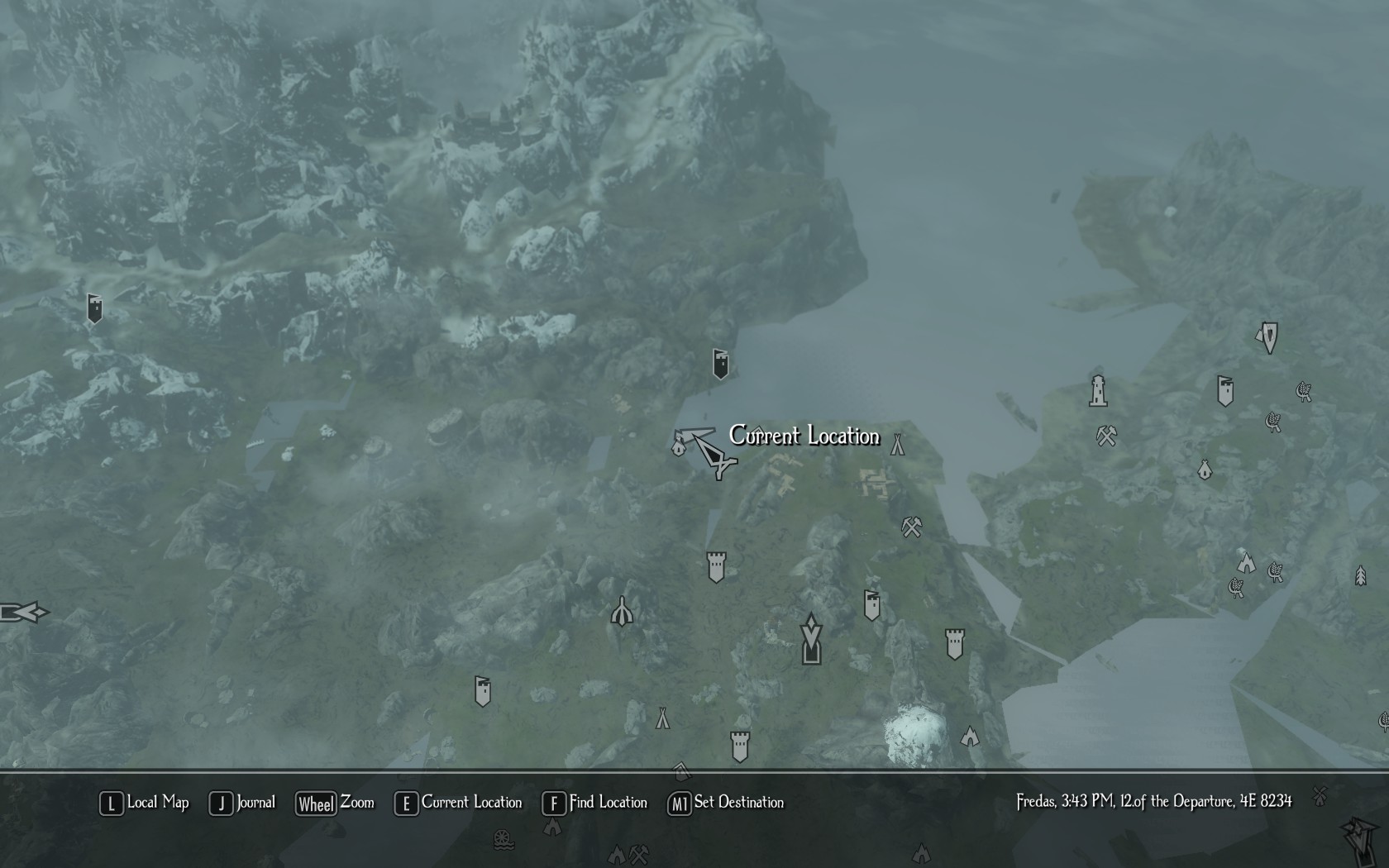Click the three-pronged claw map marker

tap(622, 613)
